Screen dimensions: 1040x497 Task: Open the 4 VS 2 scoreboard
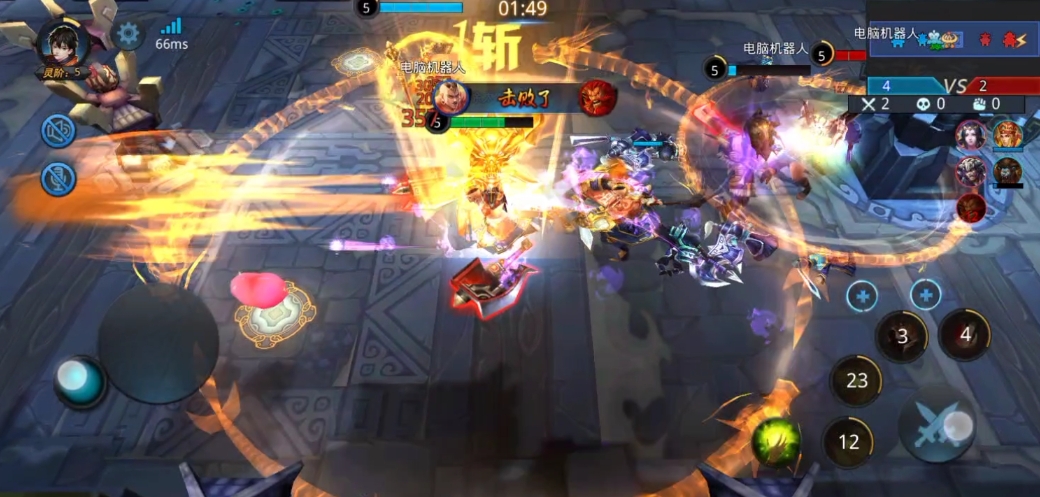coord(940,86)
